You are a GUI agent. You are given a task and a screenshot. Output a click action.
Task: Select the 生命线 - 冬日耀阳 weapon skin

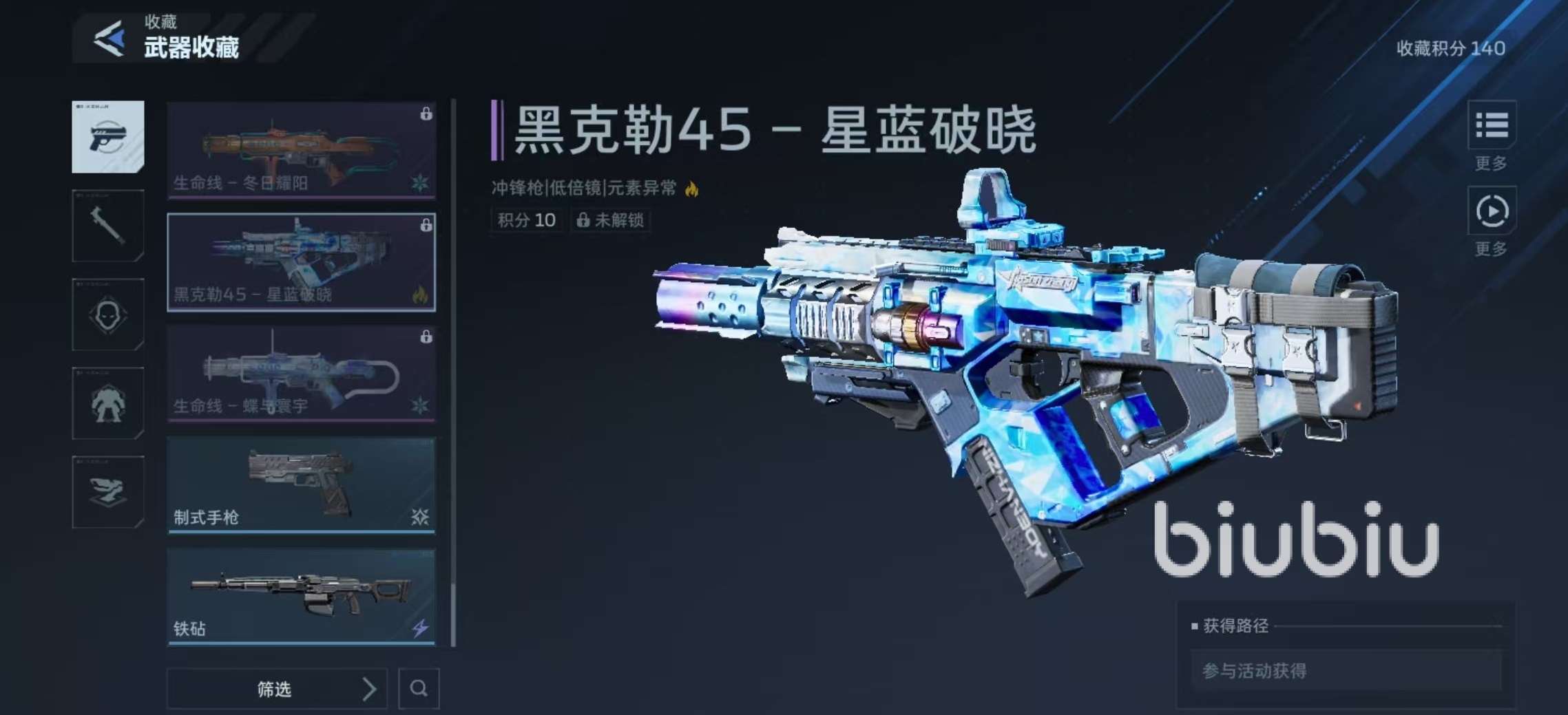301,150
